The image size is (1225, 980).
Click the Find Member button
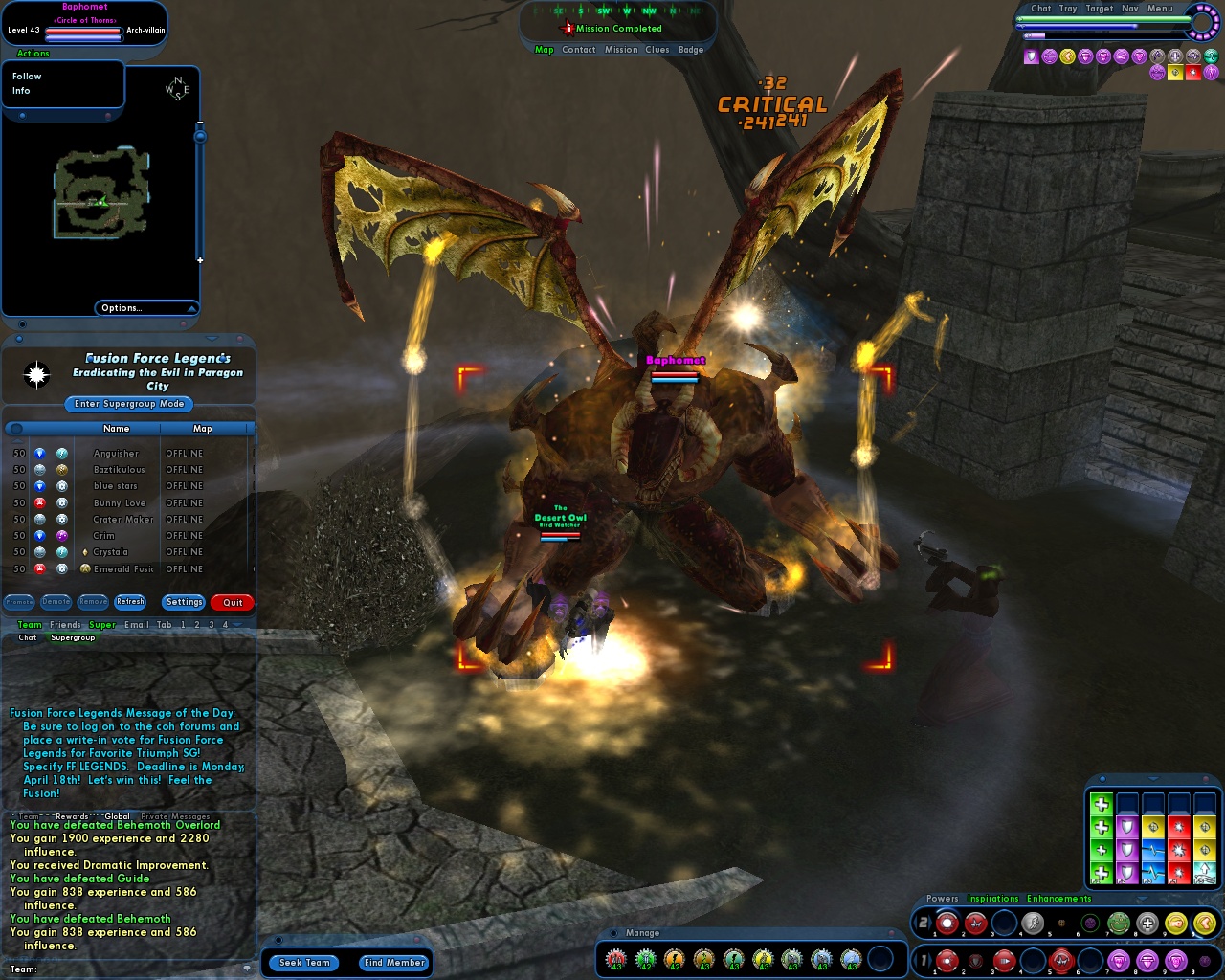393,963
